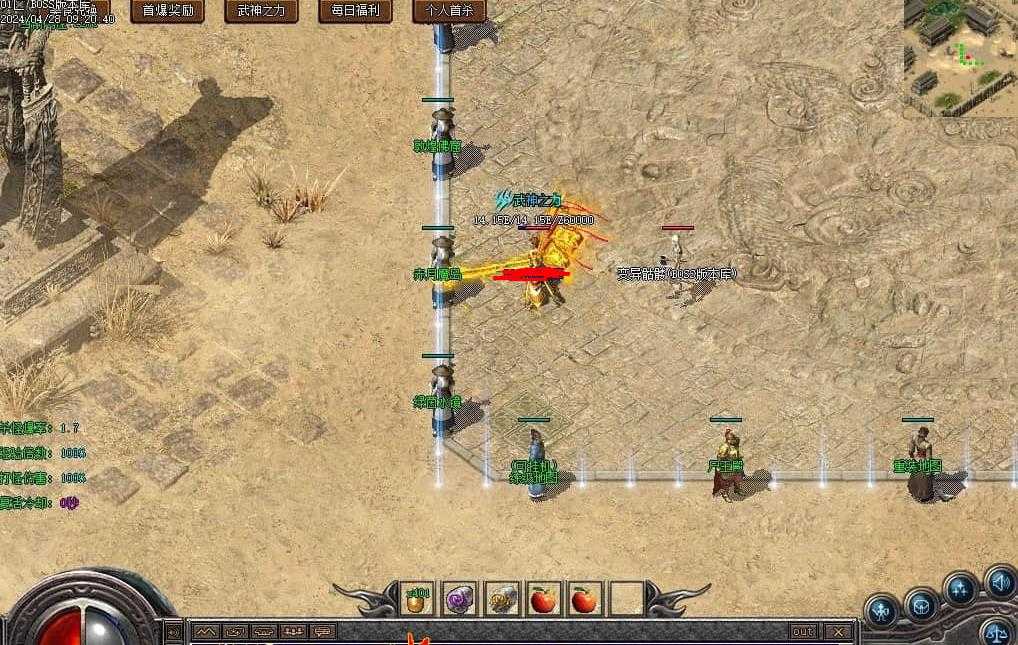Click the "out" button
The width and height of the screenshot is (1018, 645).
(x=803, y=632)
